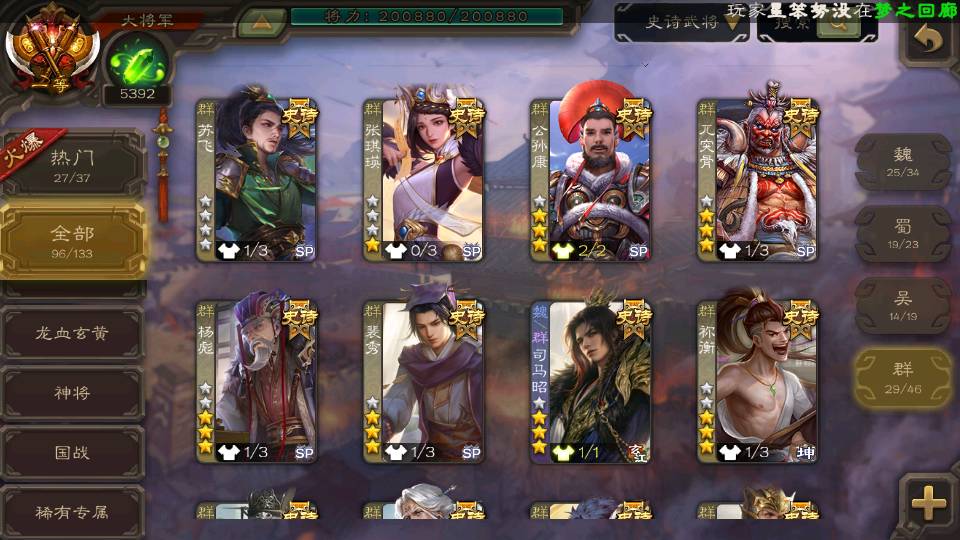
Task: Open the 兀突骨 red-faced hero card
Action: point(757,180)
